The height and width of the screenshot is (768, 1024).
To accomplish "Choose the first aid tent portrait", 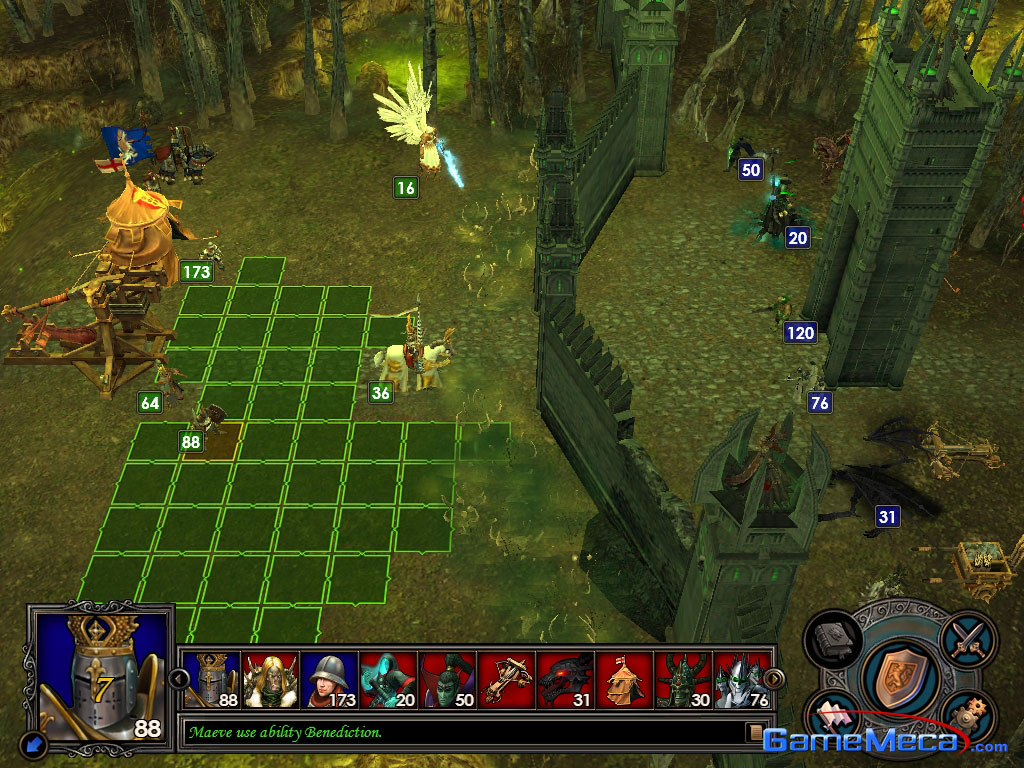I will 624,680.
